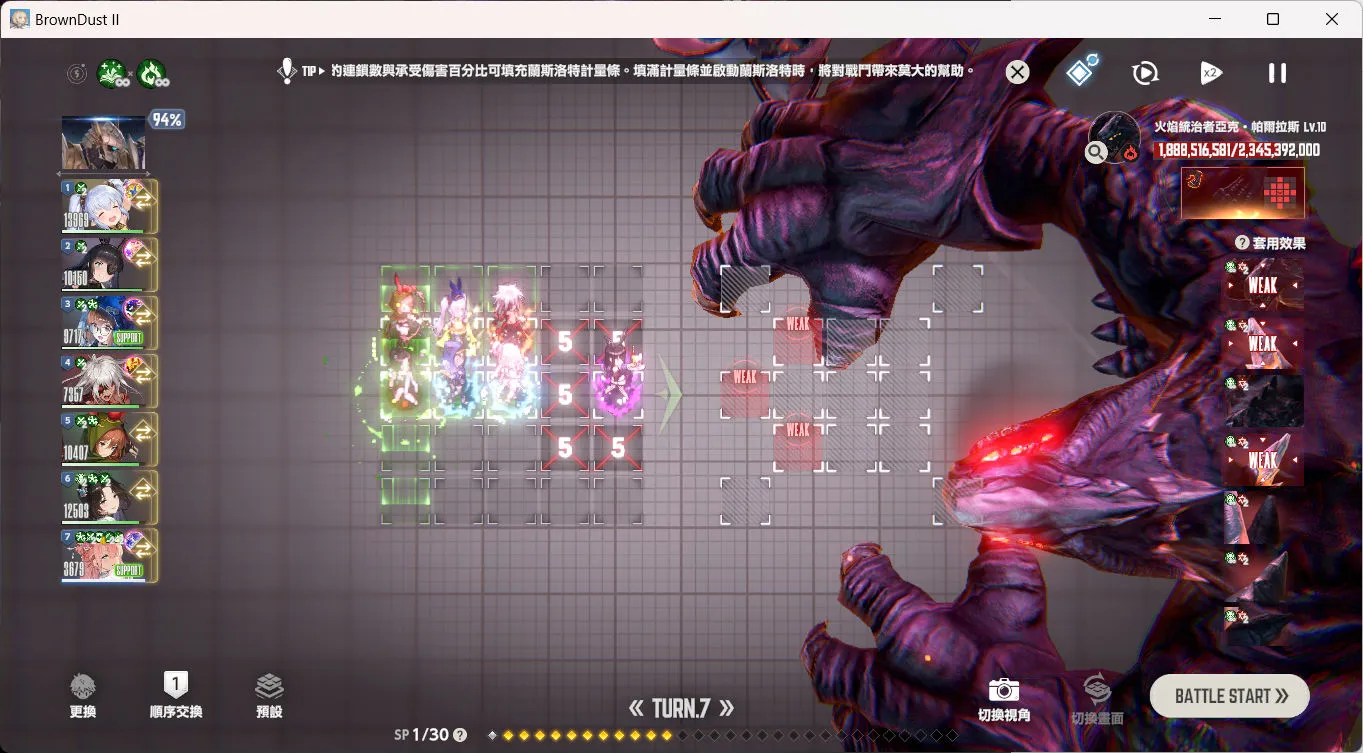
Task: Pause the battle
Action: coord(1277,73)
